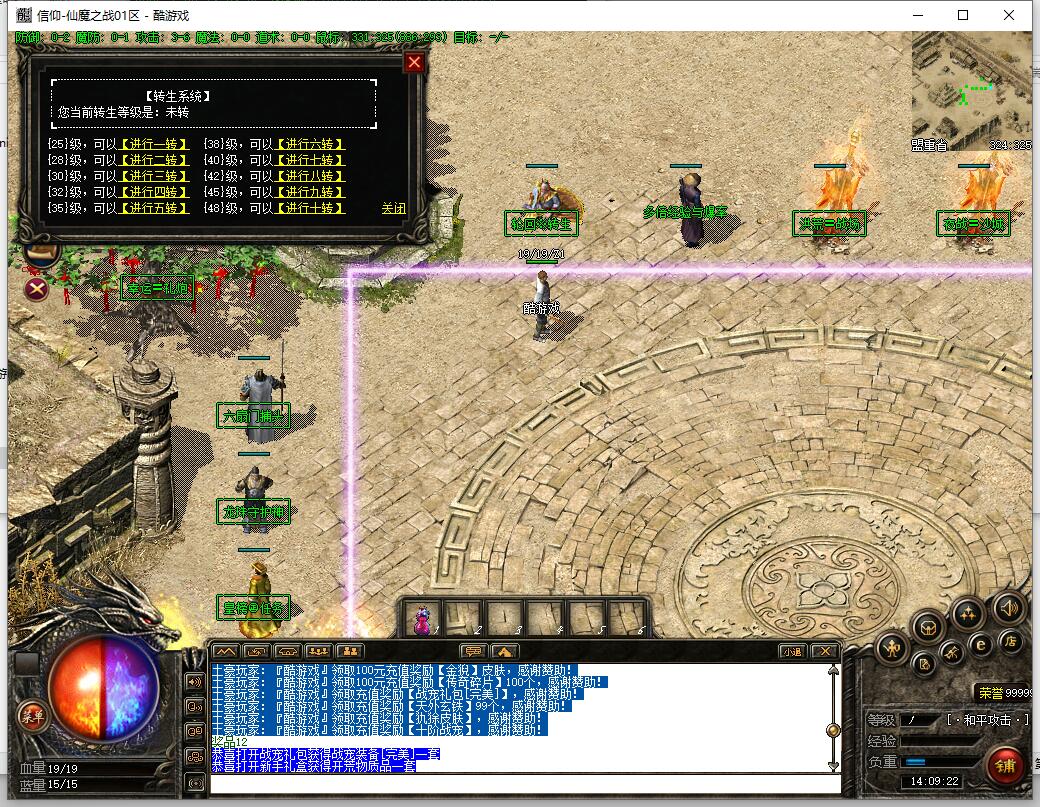Click the 小退 logout button
Image resolution: width=1040 pixels, height=807 pixels.
pos(791,651)
